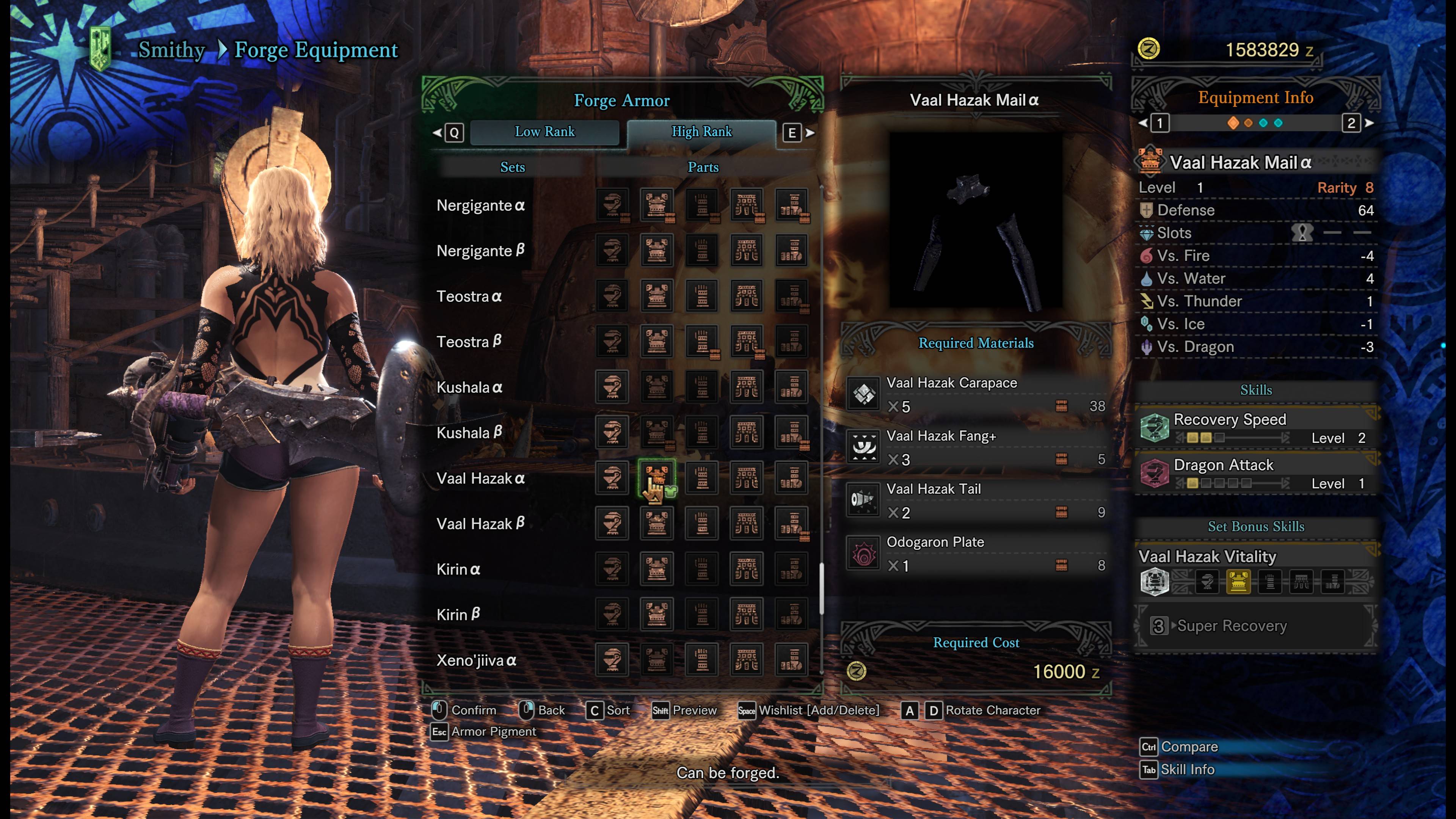This screenshot has width=1456, height=819.
Task: Select the Nergigante α helm icon
Action: pos(612,205)
